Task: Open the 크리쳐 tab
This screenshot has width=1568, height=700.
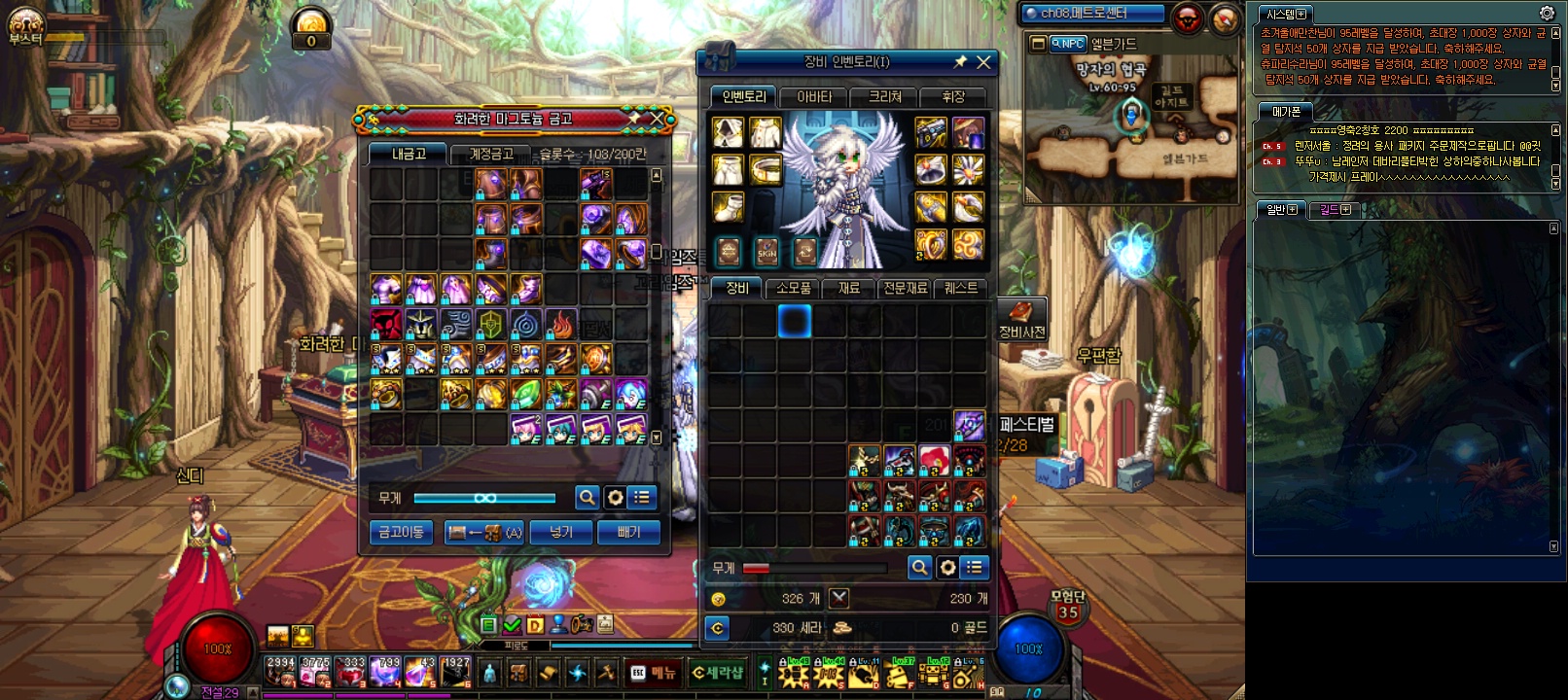Action: [x=884, y=96]
